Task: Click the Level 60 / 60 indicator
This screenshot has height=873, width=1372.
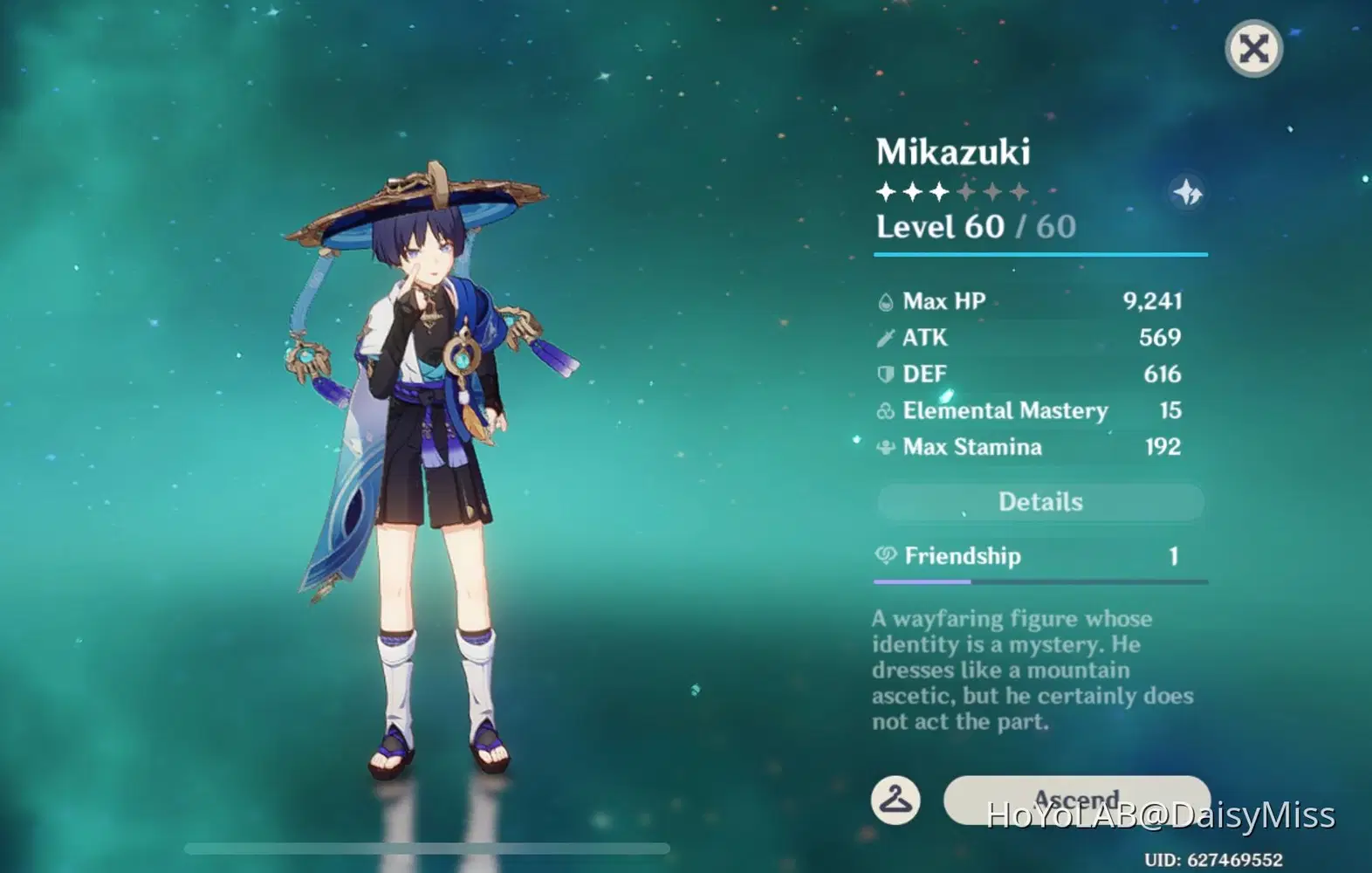Action: pyautogui.click(x=976, y=226)
